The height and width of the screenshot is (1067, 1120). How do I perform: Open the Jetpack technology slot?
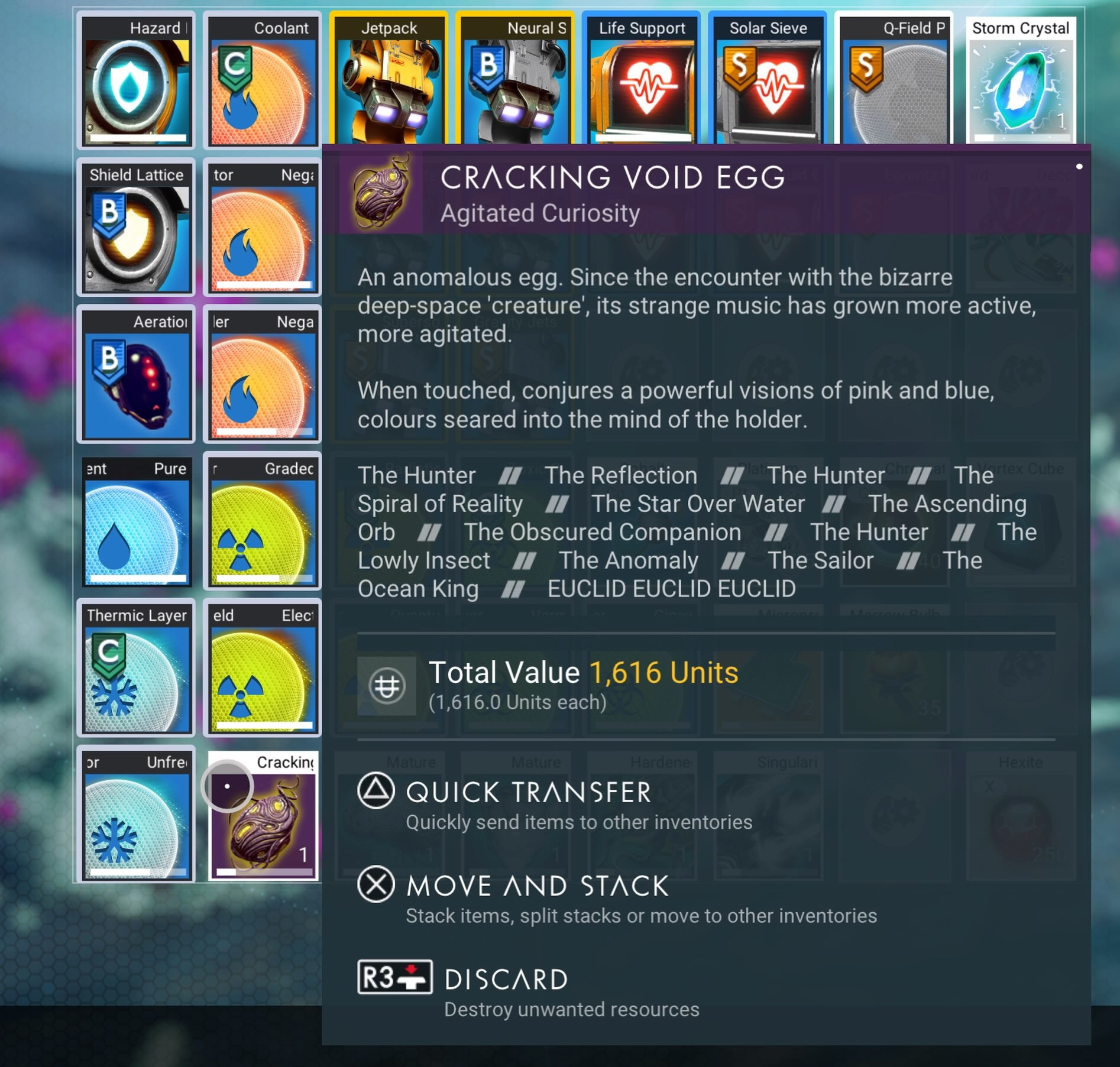pyautogui.click(x=389, y=80)
